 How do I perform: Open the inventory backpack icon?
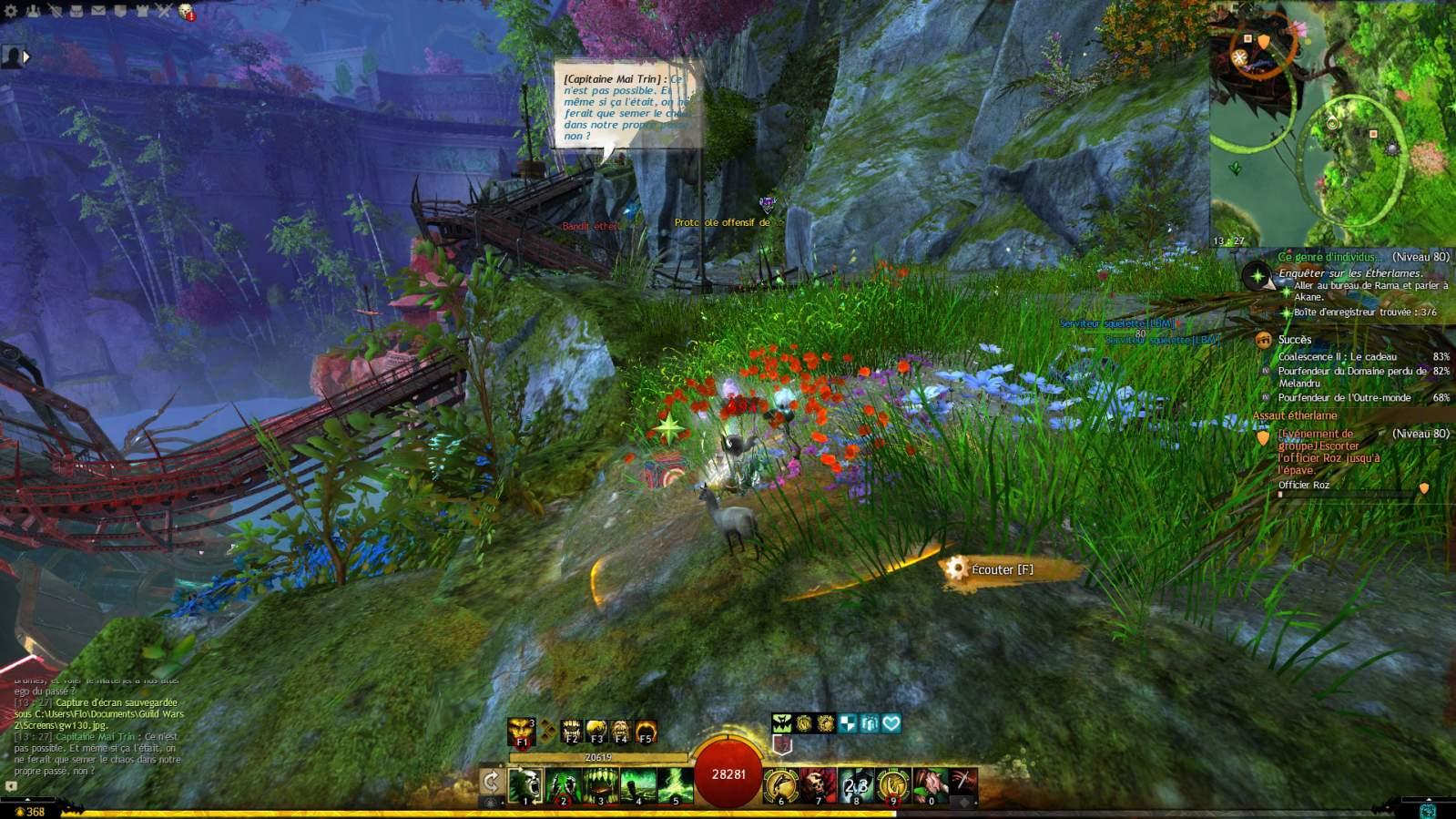tap(76, 11)
